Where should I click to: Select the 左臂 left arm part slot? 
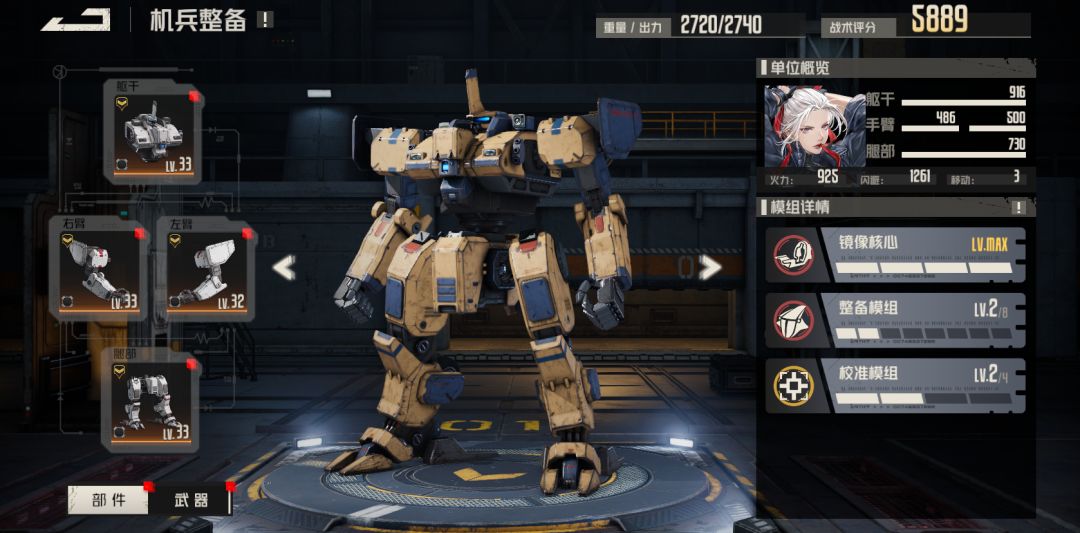(x=206, y=268)
